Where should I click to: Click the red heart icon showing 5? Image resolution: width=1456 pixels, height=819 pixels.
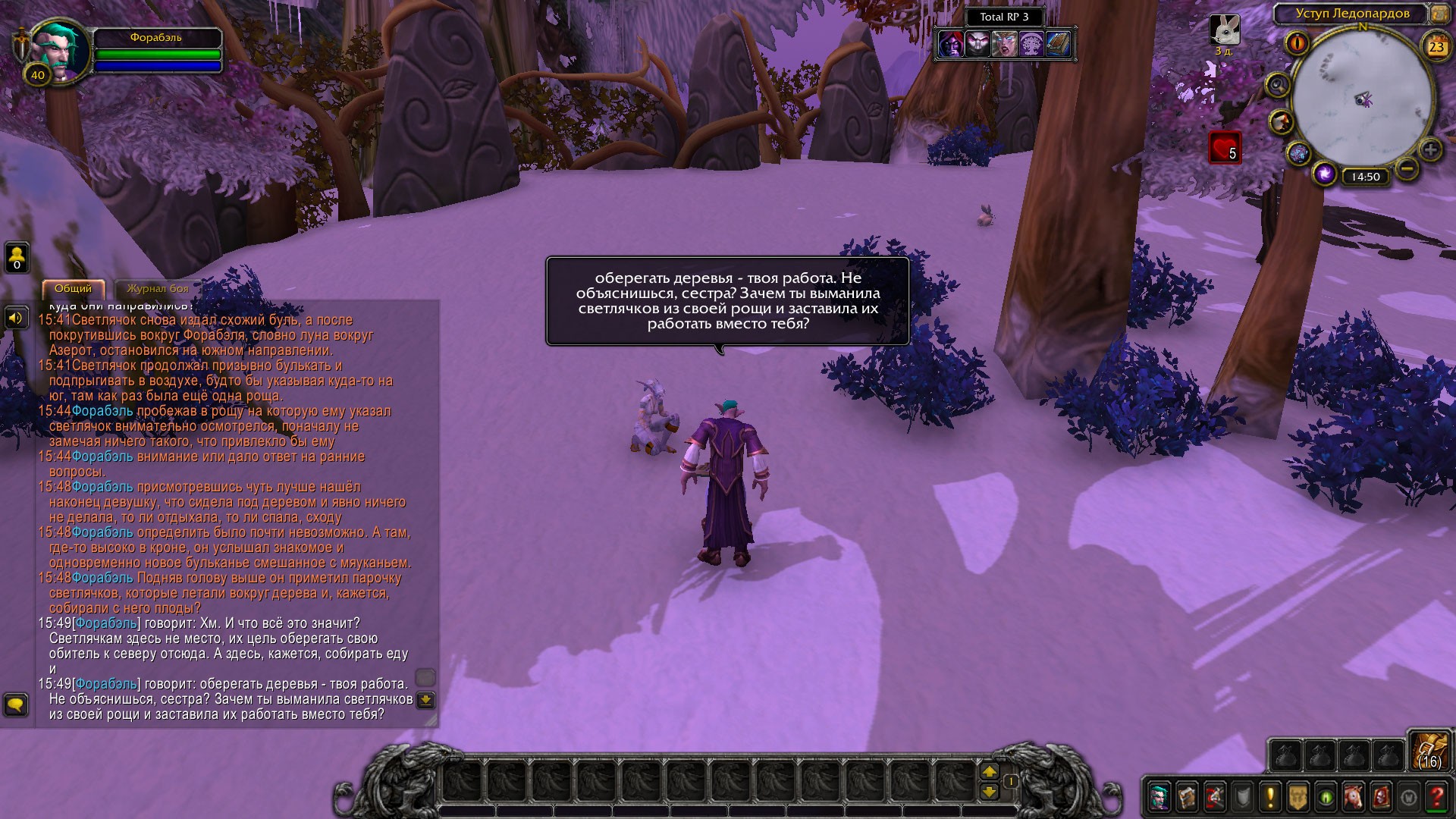1224,148
